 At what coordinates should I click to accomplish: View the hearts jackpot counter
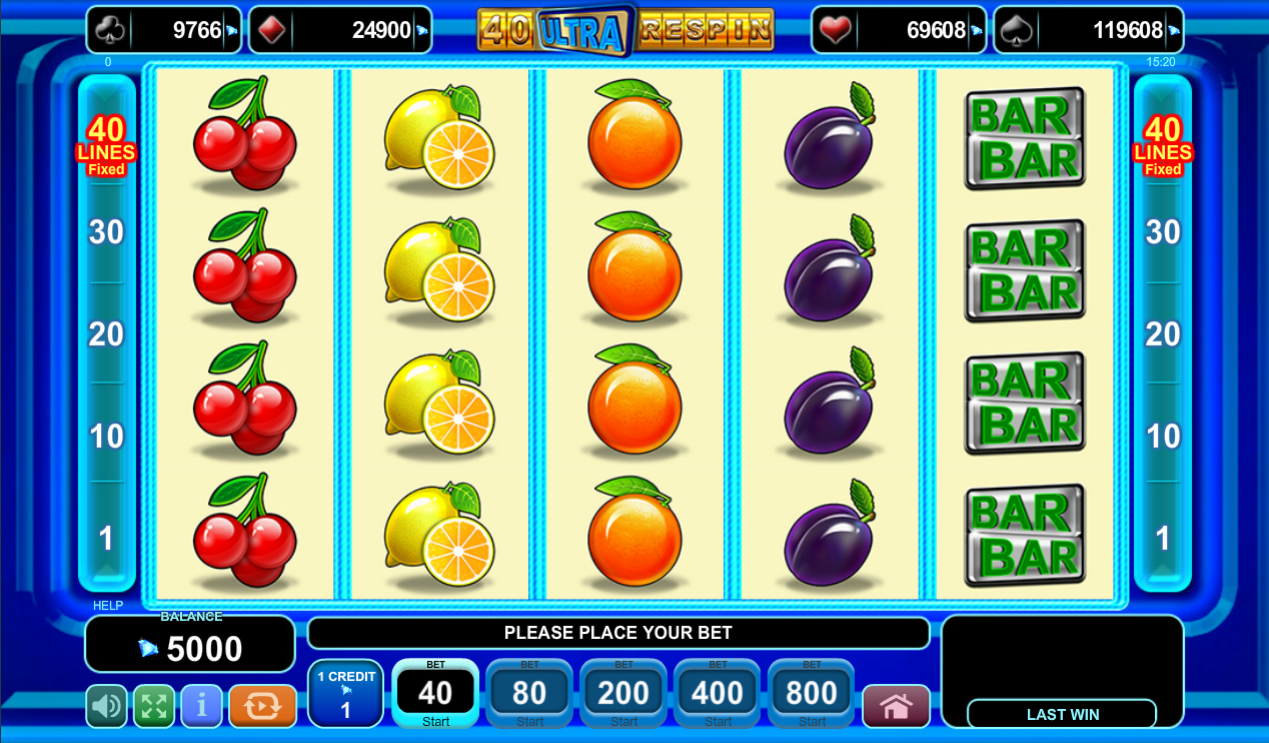[898, 30]
